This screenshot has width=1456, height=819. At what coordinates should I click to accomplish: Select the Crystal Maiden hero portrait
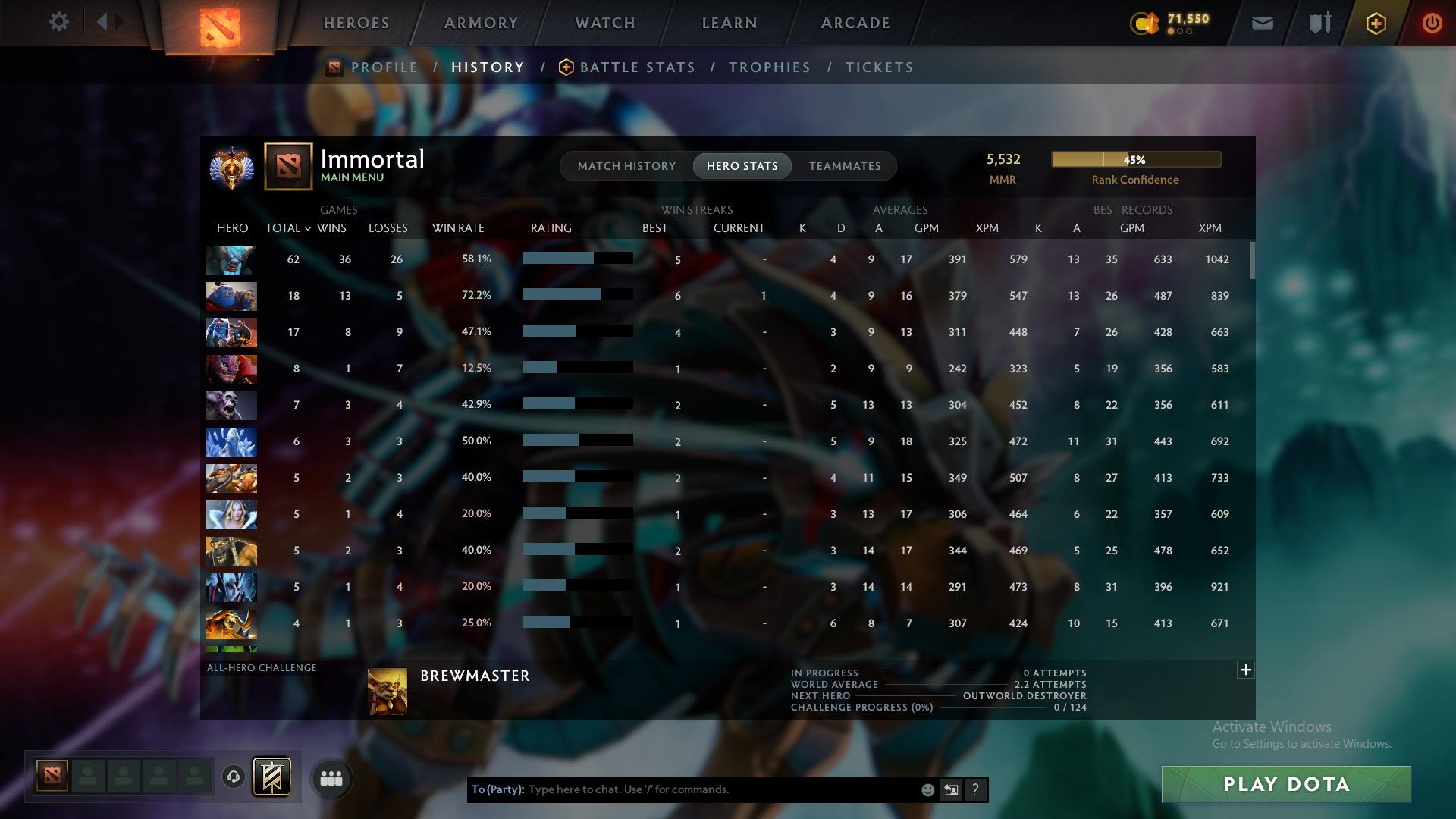pyautogui.click(x=231, y=514)
